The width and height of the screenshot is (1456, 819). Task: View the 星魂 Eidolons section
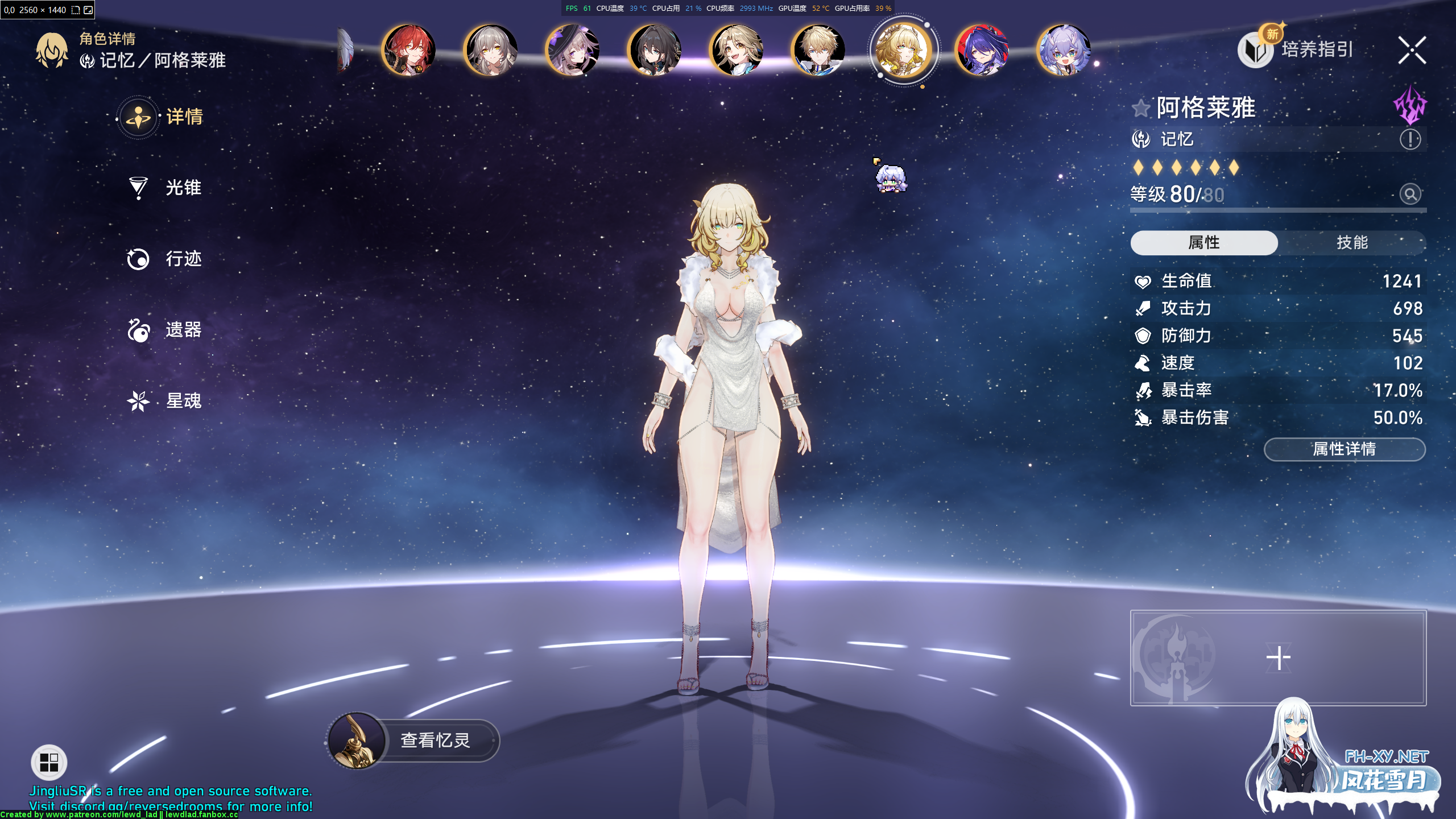coord(182,400)
